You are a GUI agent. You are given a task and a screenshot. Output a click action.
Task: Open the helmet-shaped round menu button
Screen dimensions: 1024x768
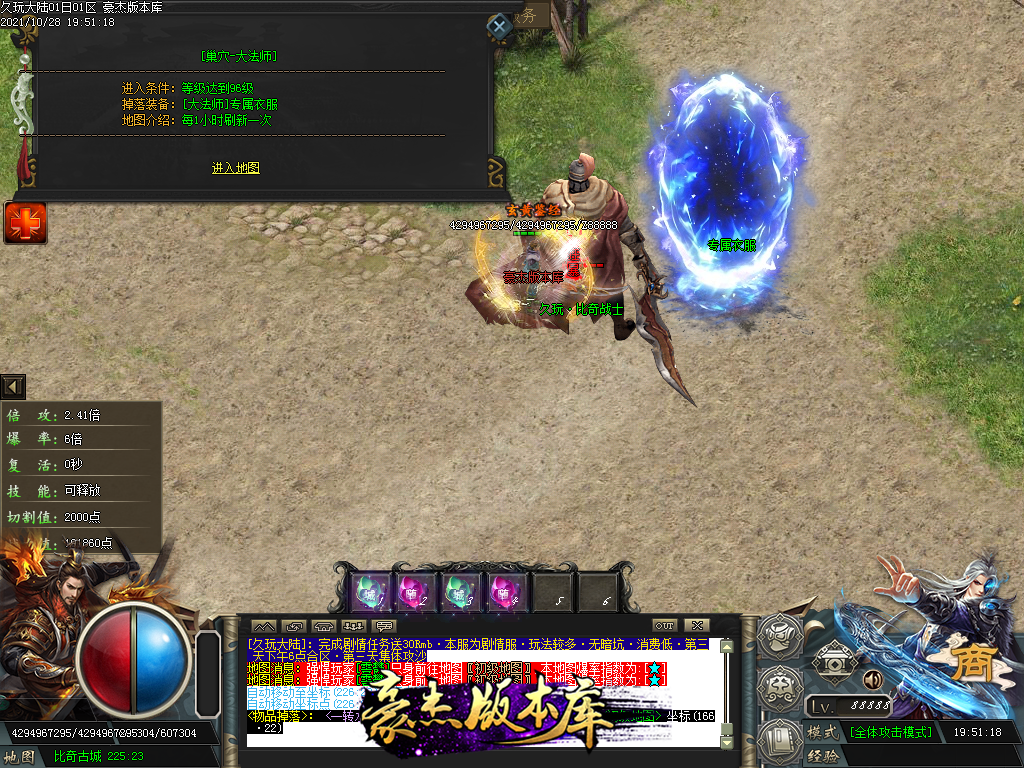pyautogui.click(x=777, y=633)
